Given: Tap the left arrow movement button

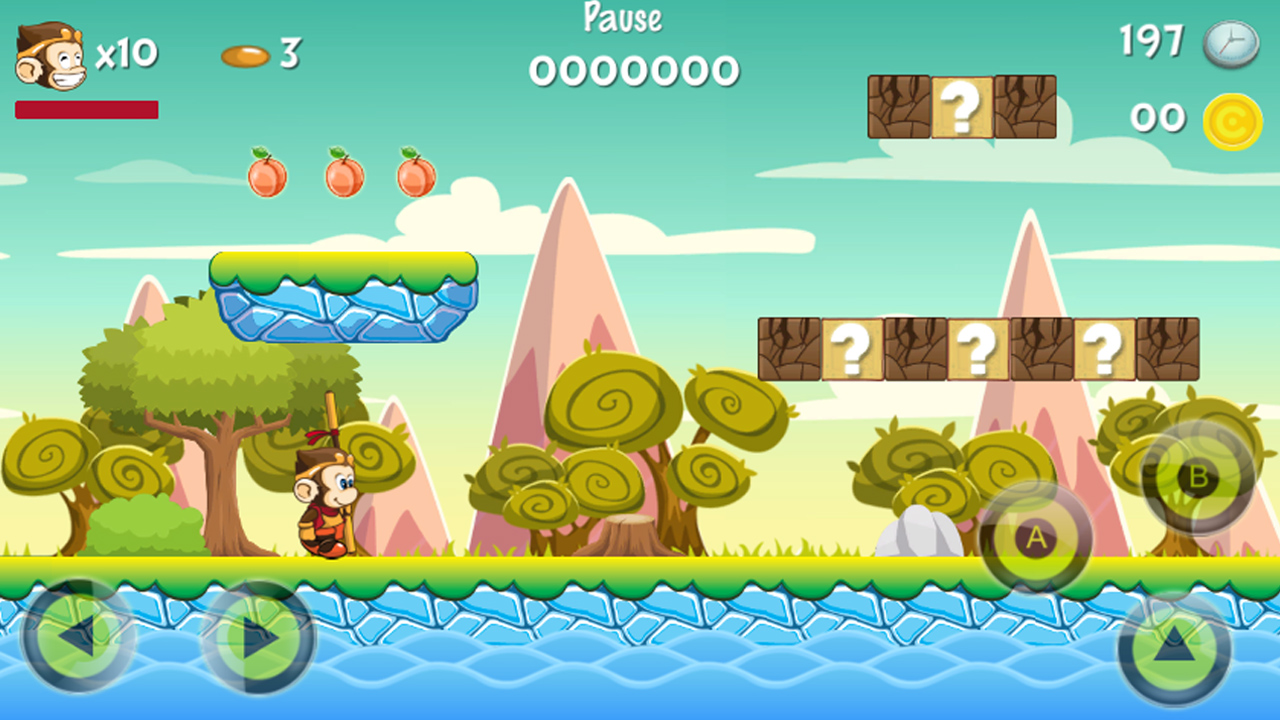Looking at the screenshot, I should [x=78, y=637].
